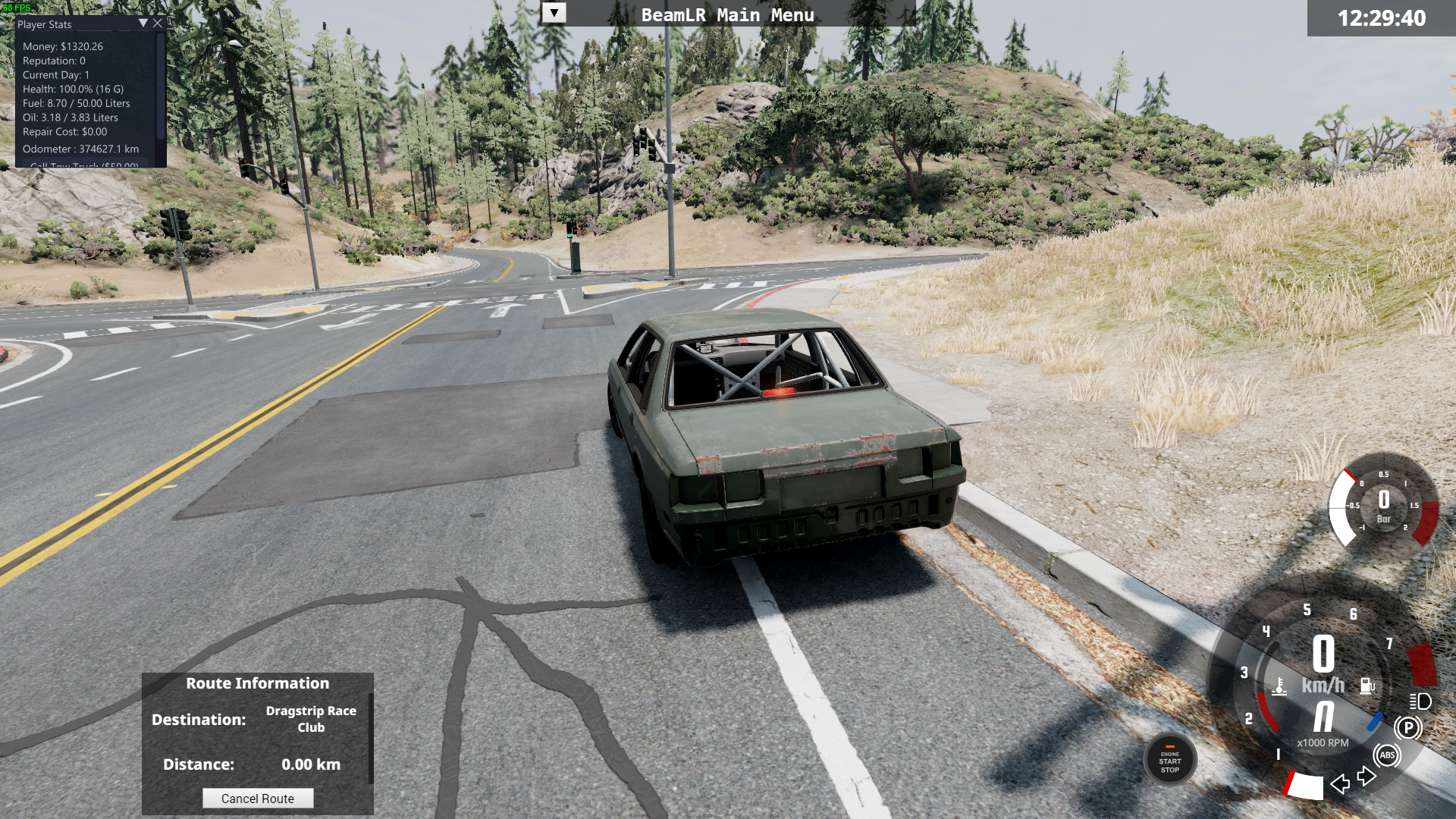This screenshot has height=819, width=1456.
Task: Close the Player Stats window
Action: [x=158, y=24]
